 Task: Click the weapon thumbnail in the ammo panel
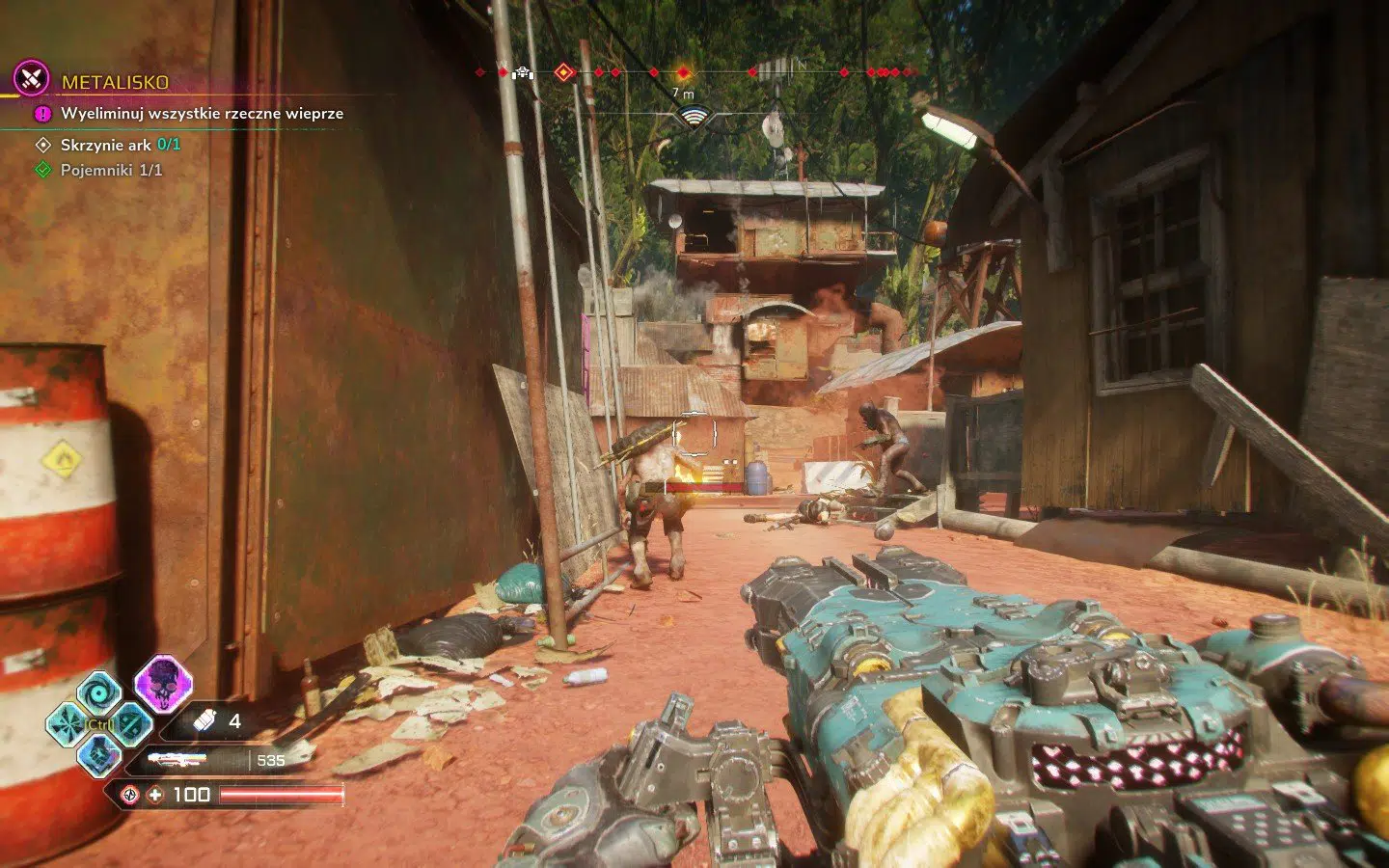tap(177, 758)
